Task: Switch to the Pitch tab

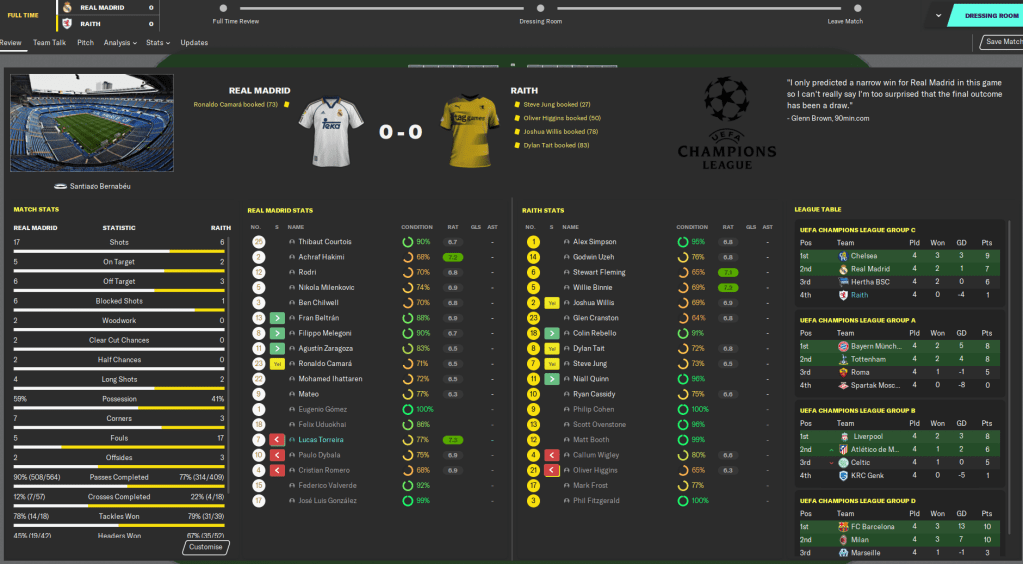Action: click(x=85, y=43)
